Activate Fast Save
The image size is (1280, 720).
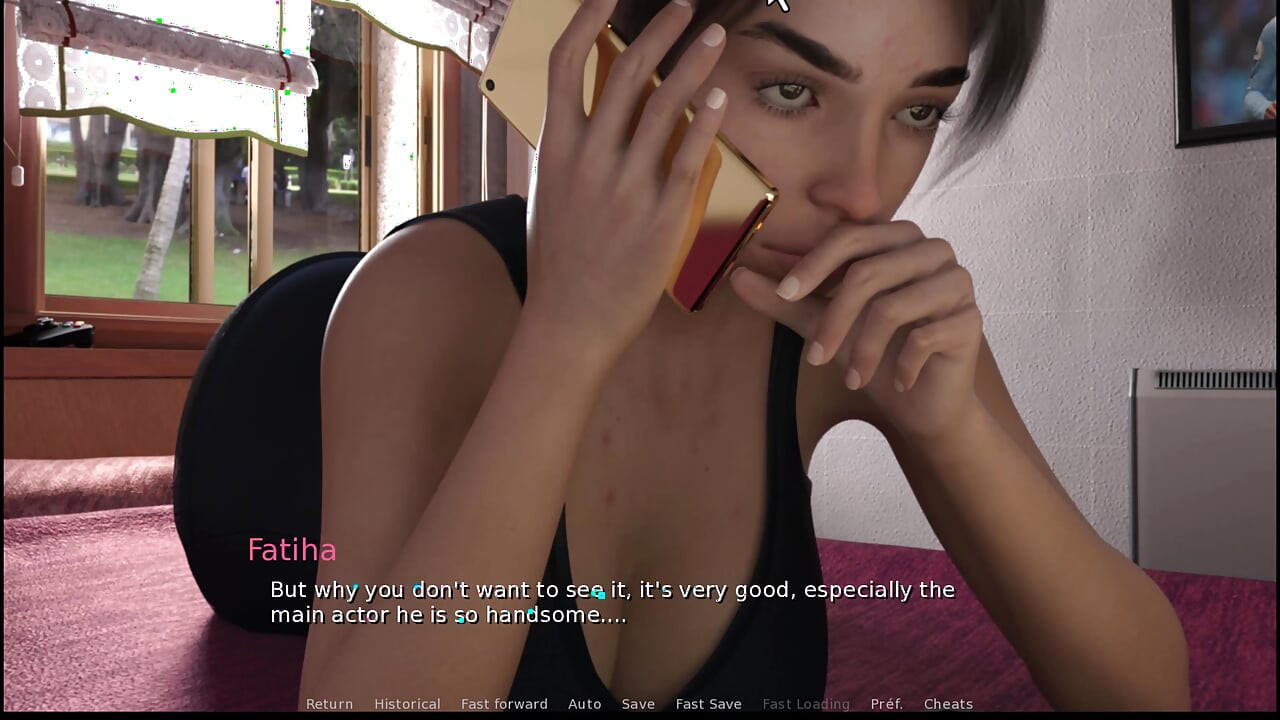point(708,704)
